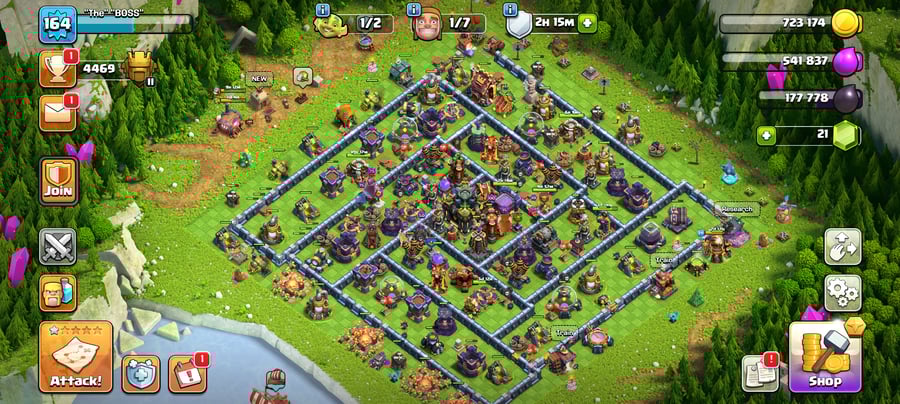Open the Shop

[x=825, y=355]
